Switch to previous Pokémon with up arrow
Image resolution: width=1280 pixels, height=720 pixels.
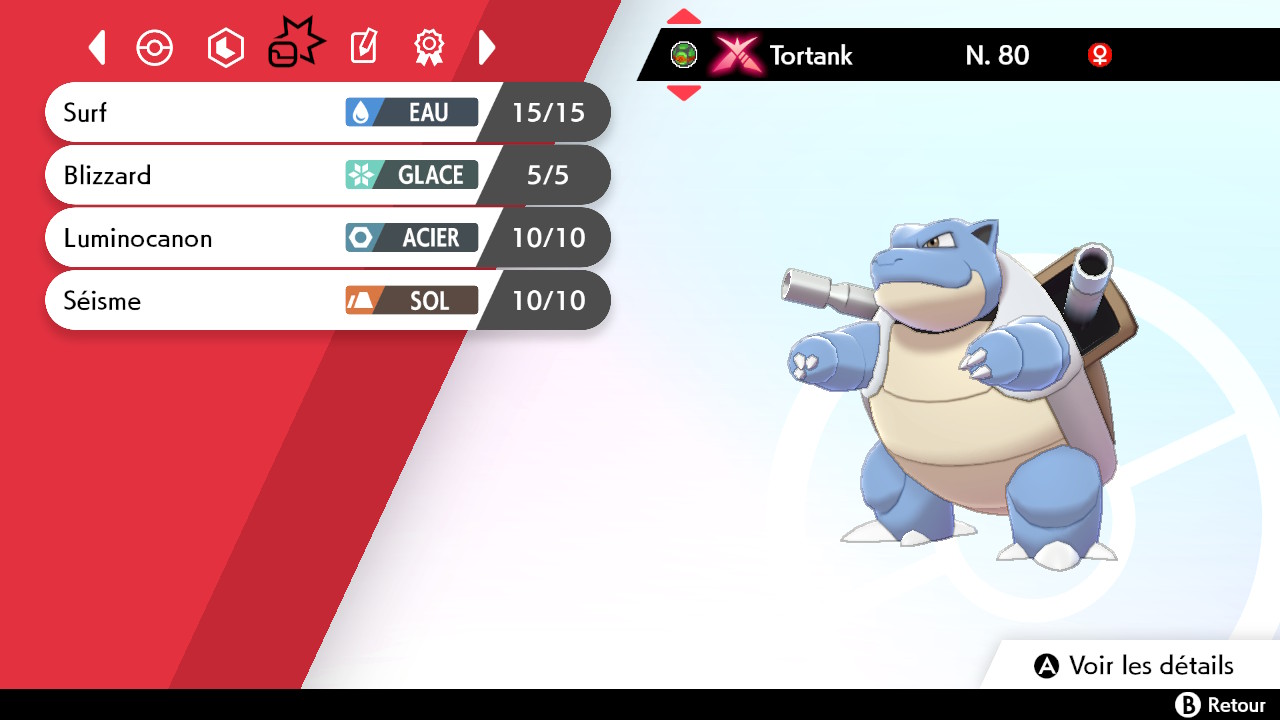pos(683,16)
